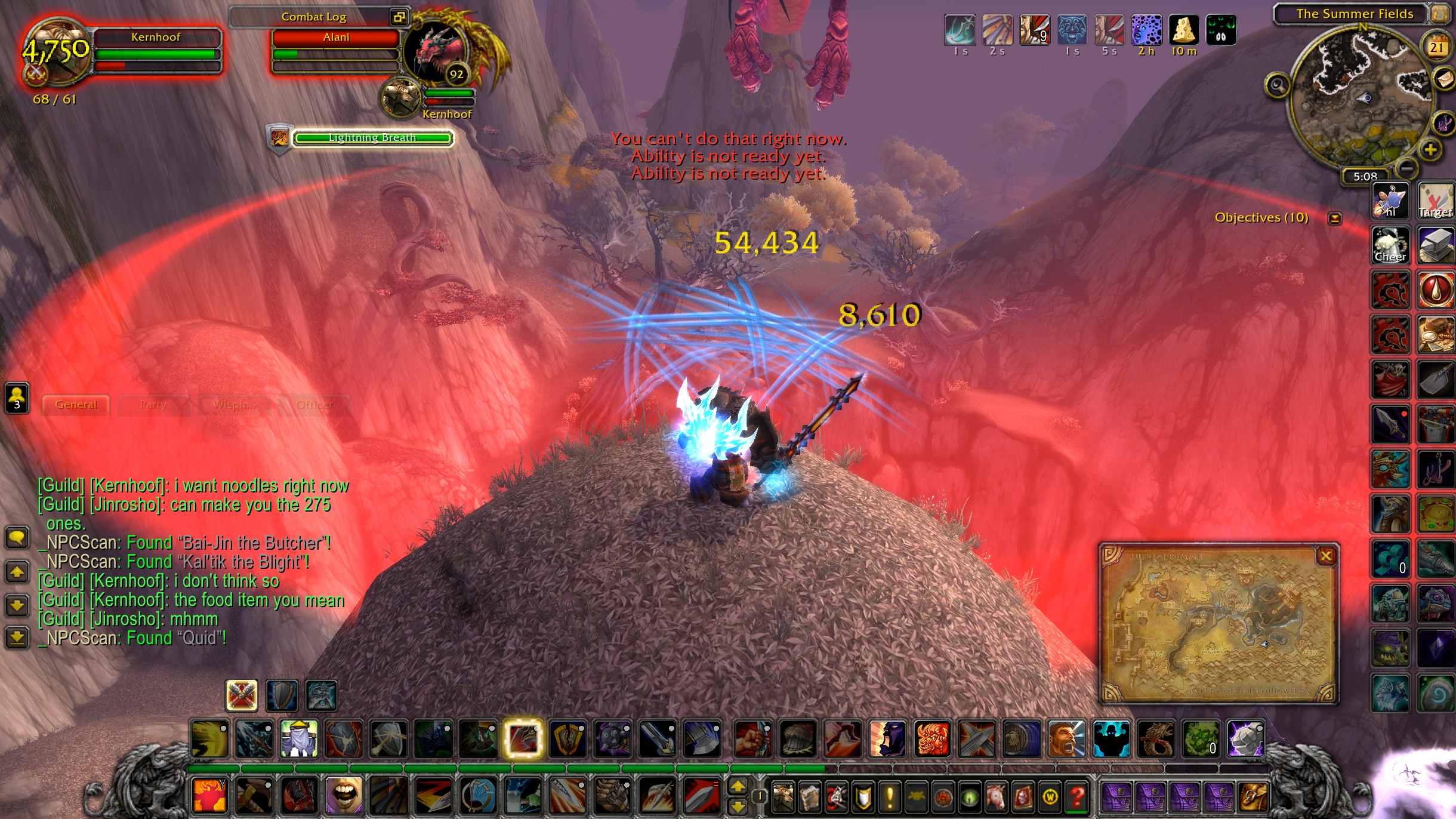The width and height of the screenshot is (1456, 819).
Task: Open the calendar showing day 21
Action: point(1437,47)
